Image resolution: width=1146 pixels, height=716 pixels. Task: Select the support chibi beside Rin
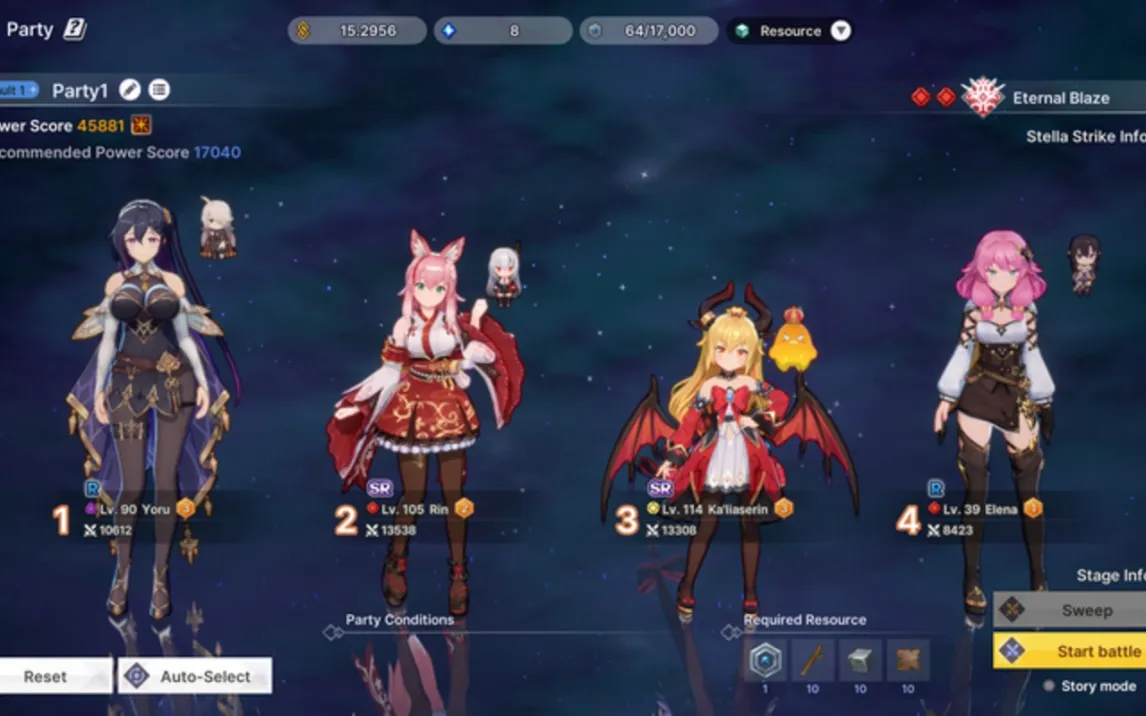pyautogui.click(x=504, y=275)
